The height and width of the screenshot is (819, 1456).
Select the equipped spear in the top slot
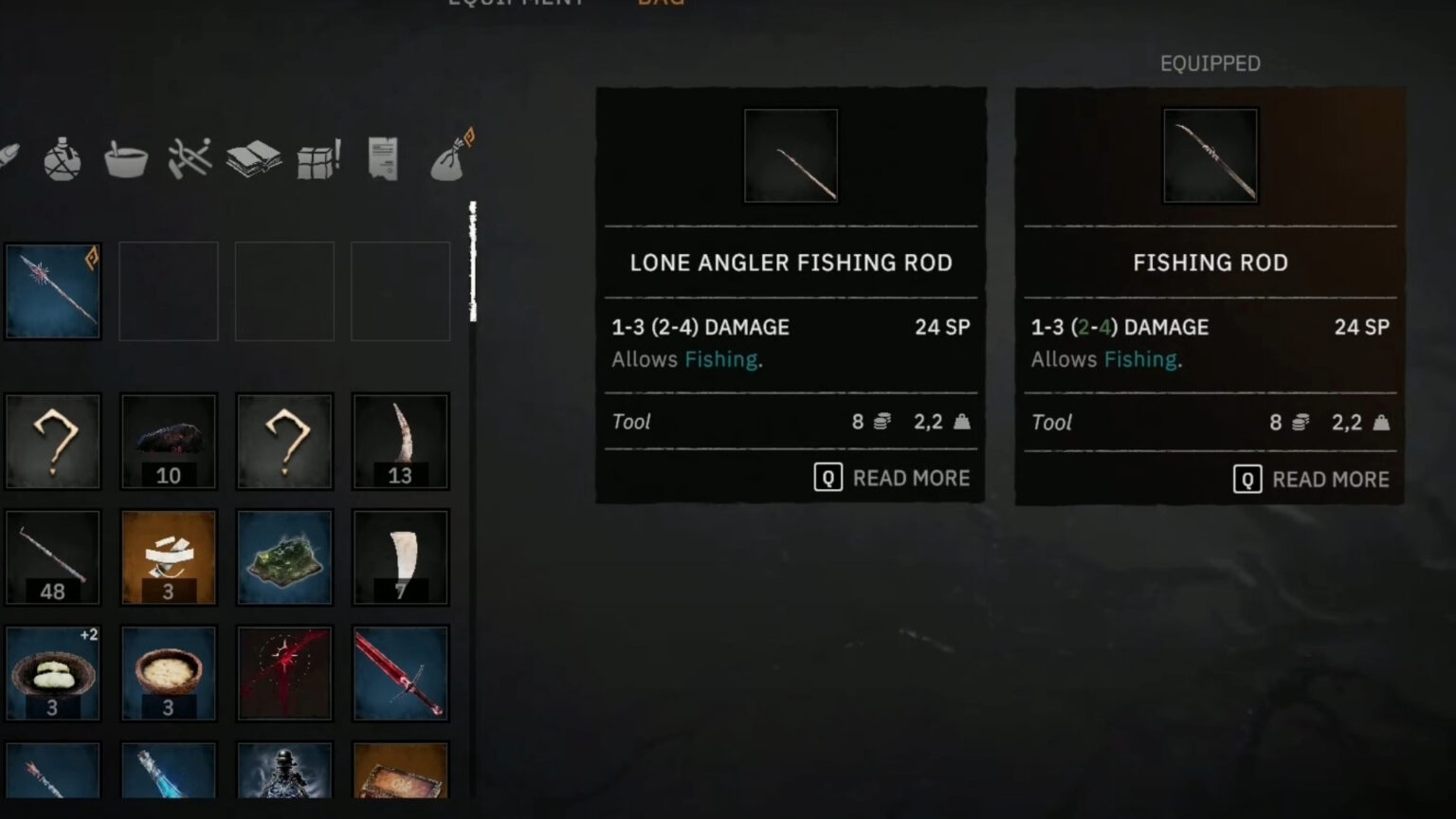coord(52,290)
